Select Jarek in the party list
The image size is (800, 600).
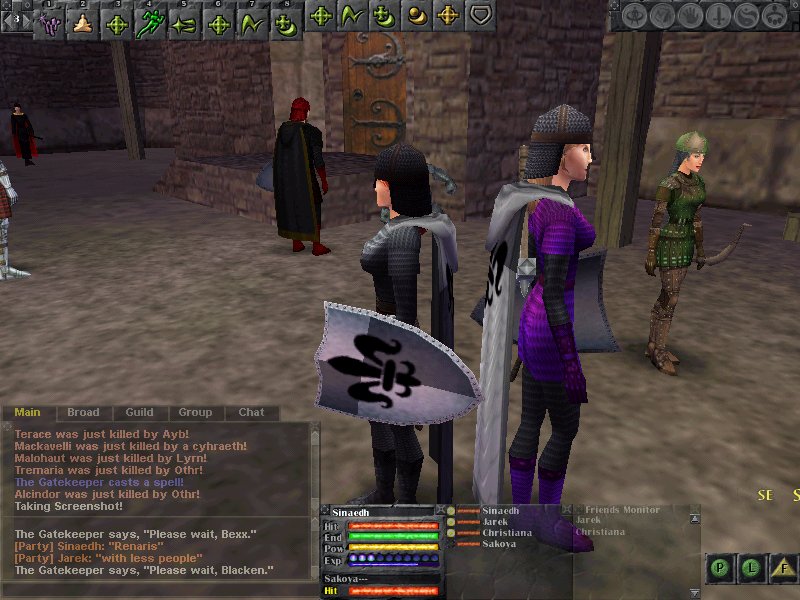point(495,521)
